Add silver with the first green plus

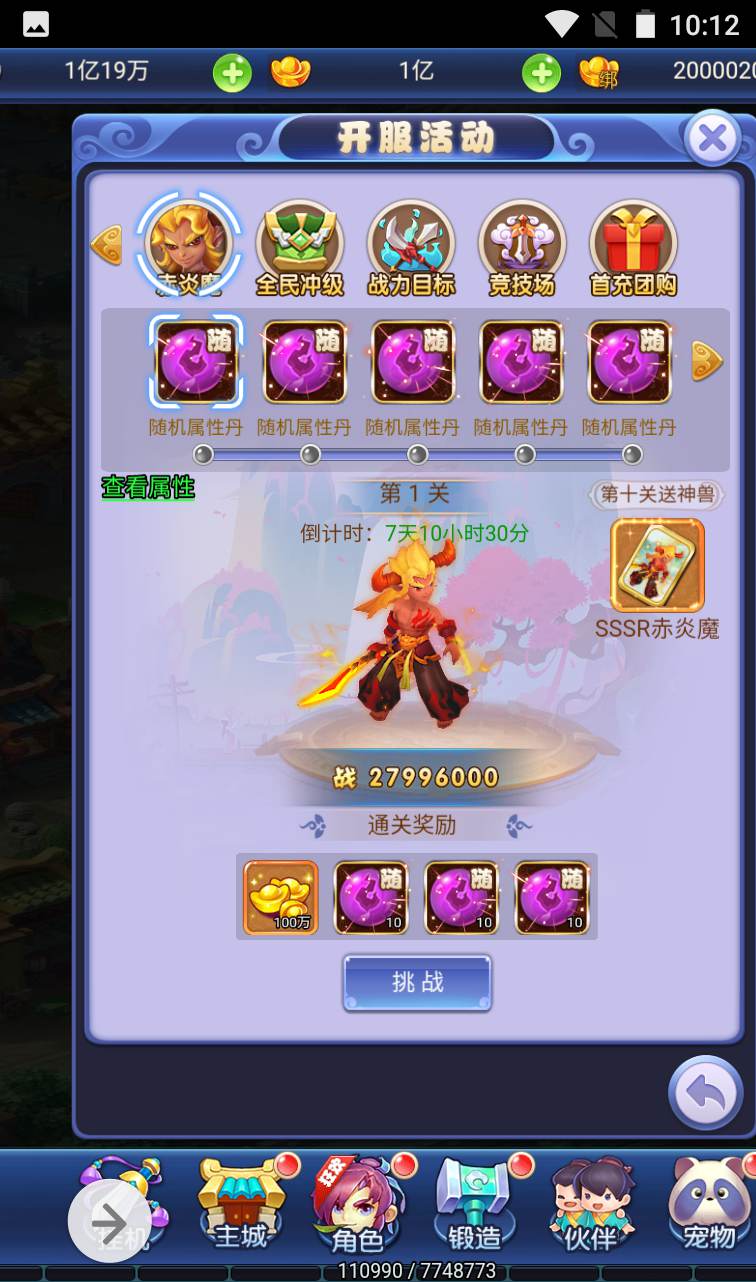pos(232,72)
